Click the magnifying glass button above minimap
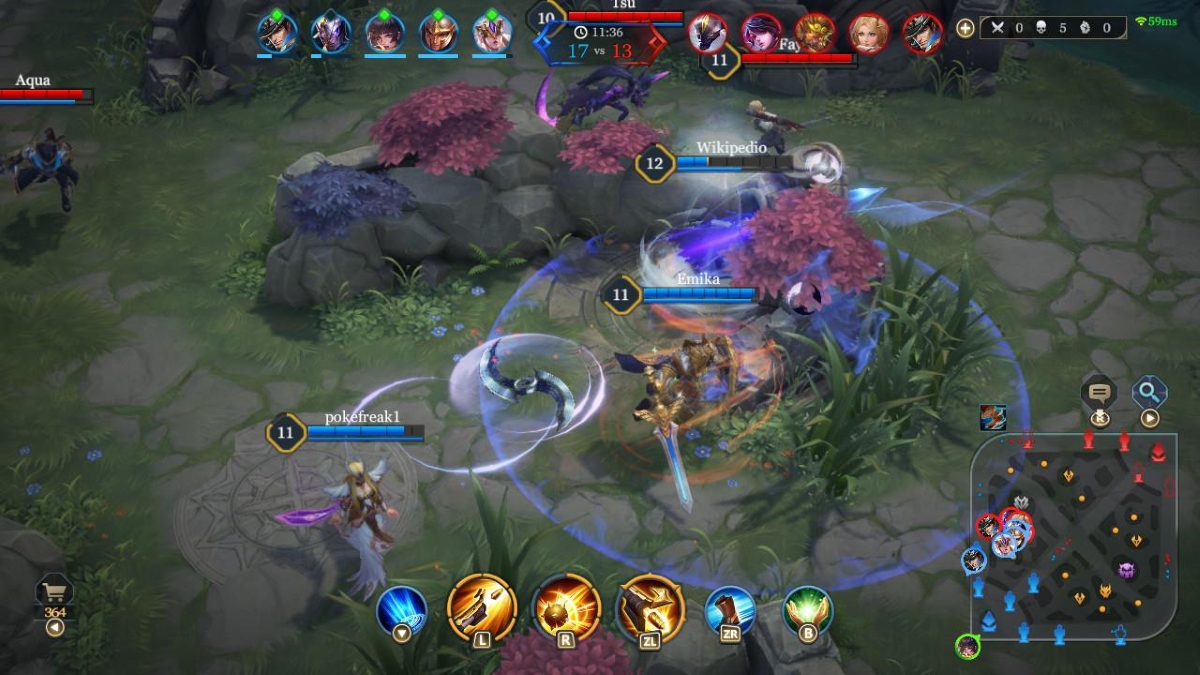1200x675 pixels. pyautogui.click(x=1150, y=392)
